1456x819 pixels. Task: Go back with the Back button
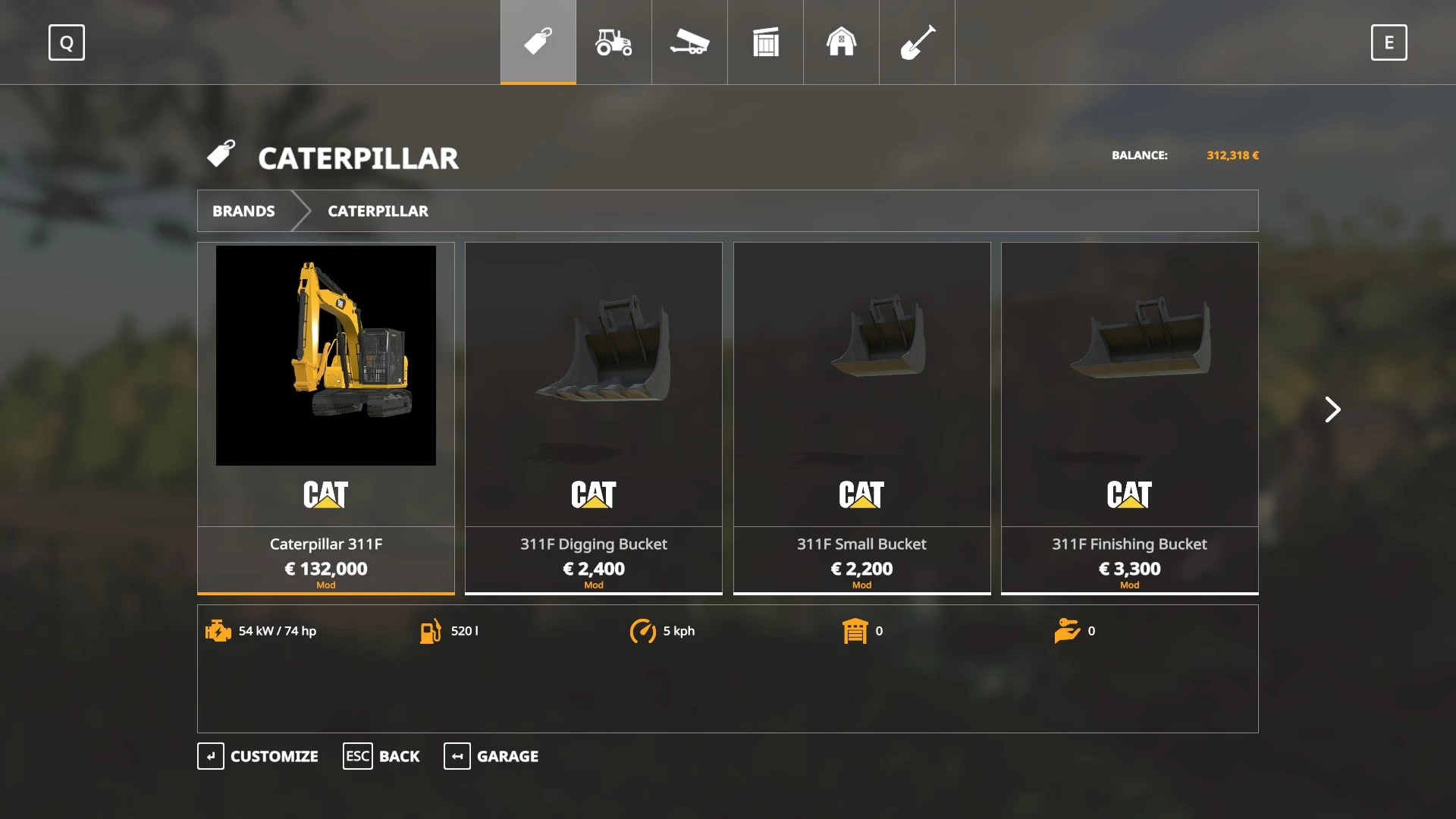point(381,756)
